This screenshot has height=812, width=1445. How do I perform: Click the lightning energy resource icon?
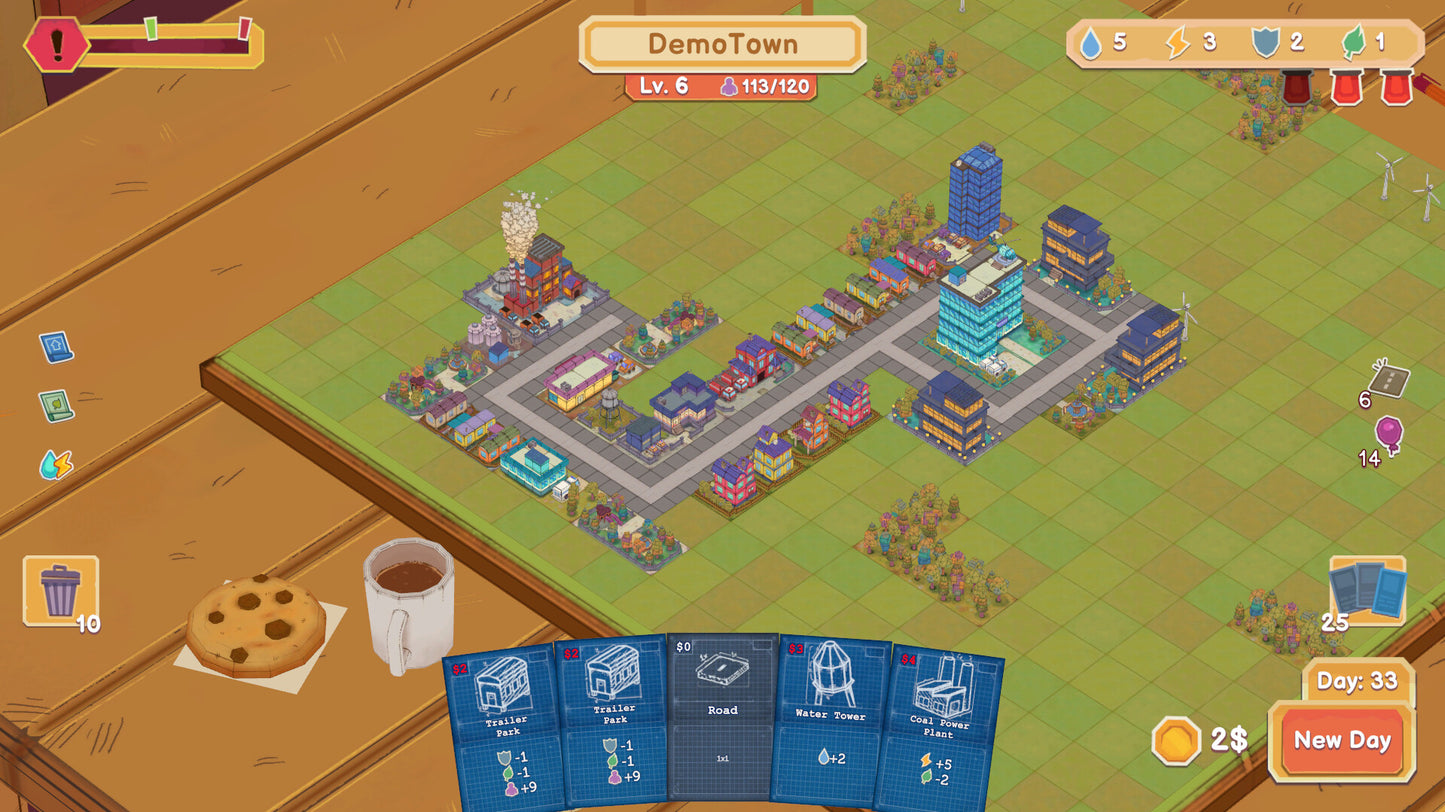[1177, 44]
